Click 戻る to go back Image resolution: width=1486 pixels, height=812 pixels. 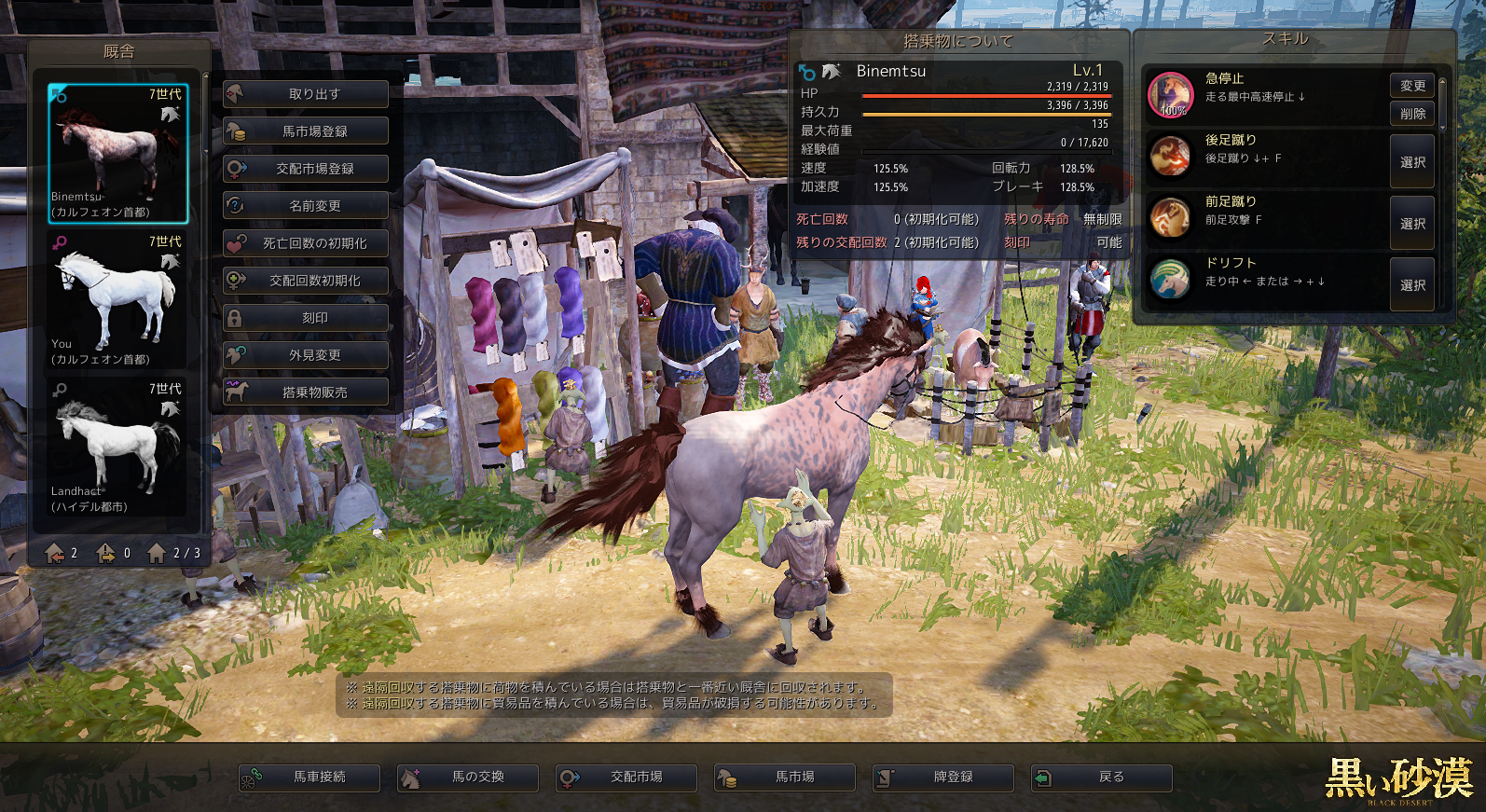[1102, 778]
